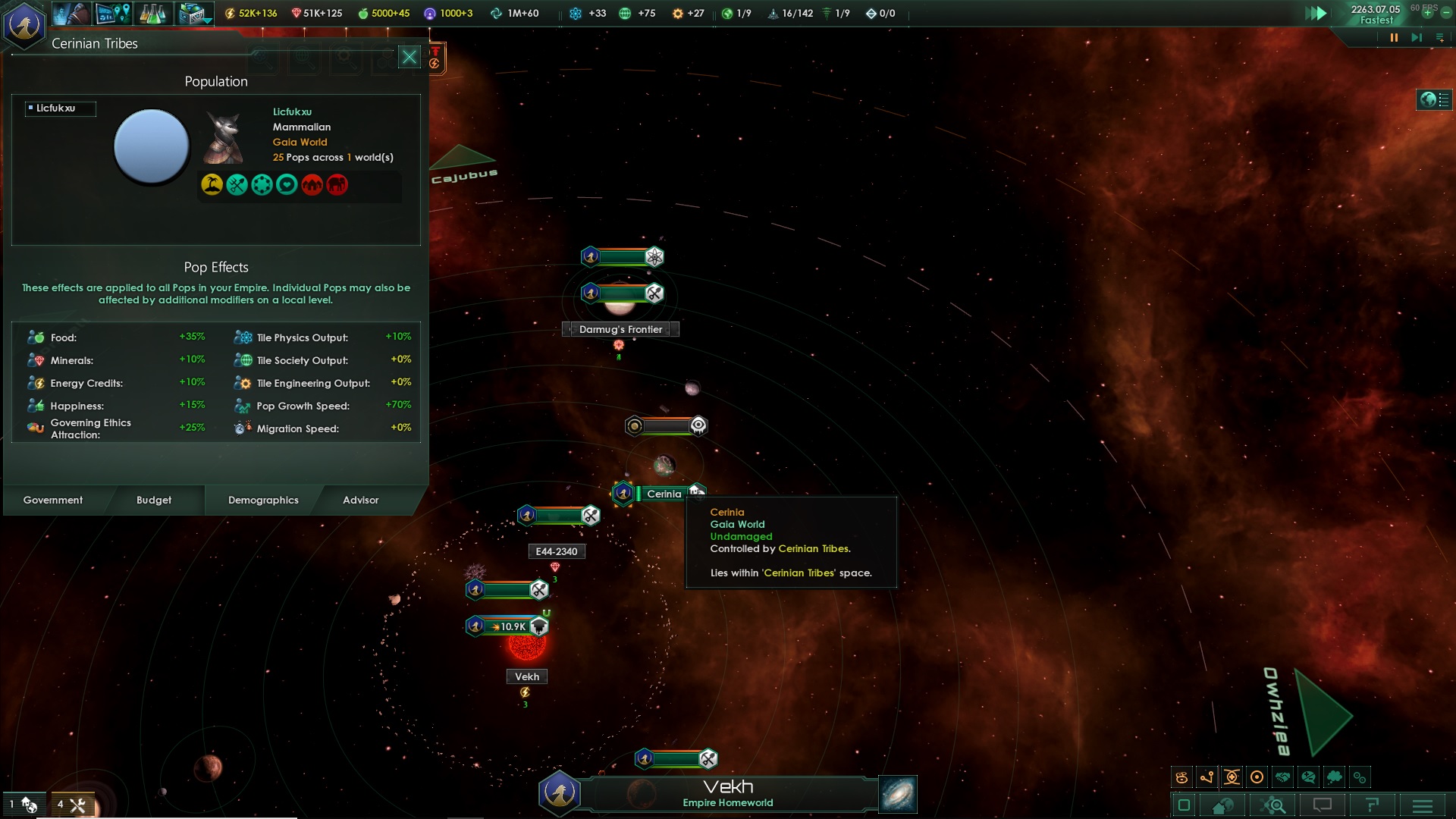Close the Cerinian Tribes panel
This screenshot has height=819, width=1456.
[x=409, y=57]
